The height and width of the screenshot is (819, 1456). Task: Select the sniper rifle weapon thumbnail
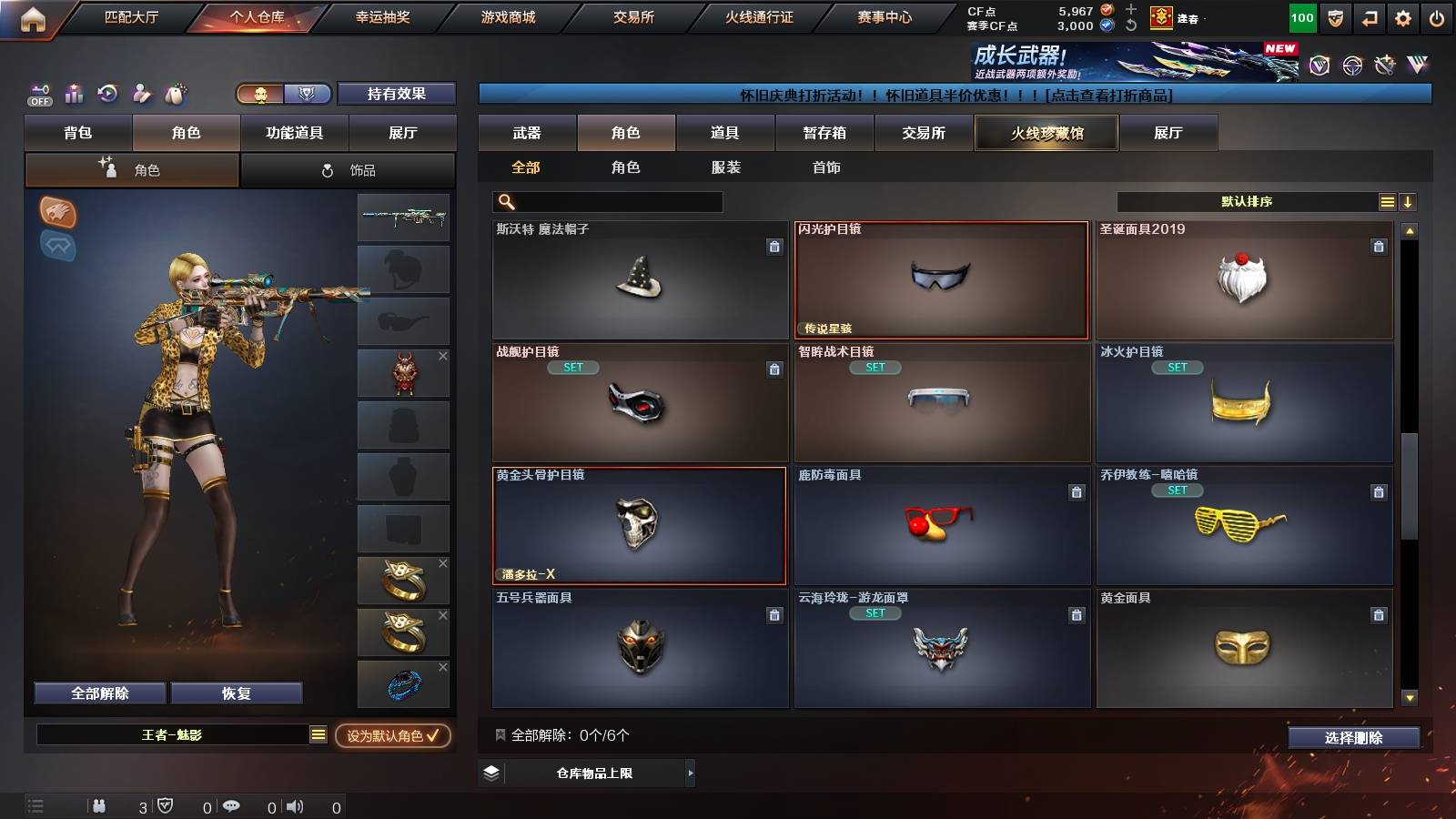(x=404, y=218)
